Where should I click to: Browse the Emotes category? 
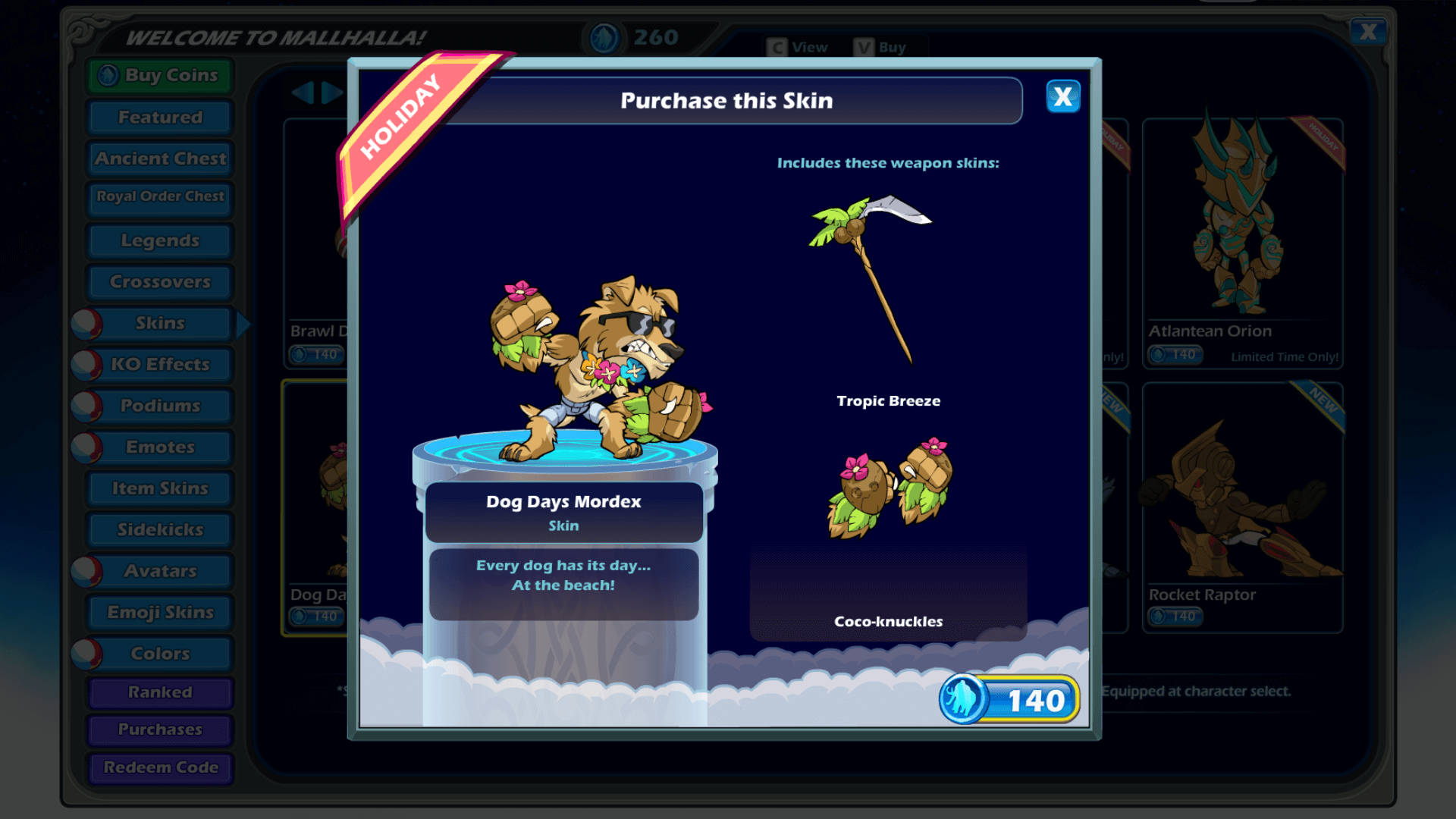(160, 447)
